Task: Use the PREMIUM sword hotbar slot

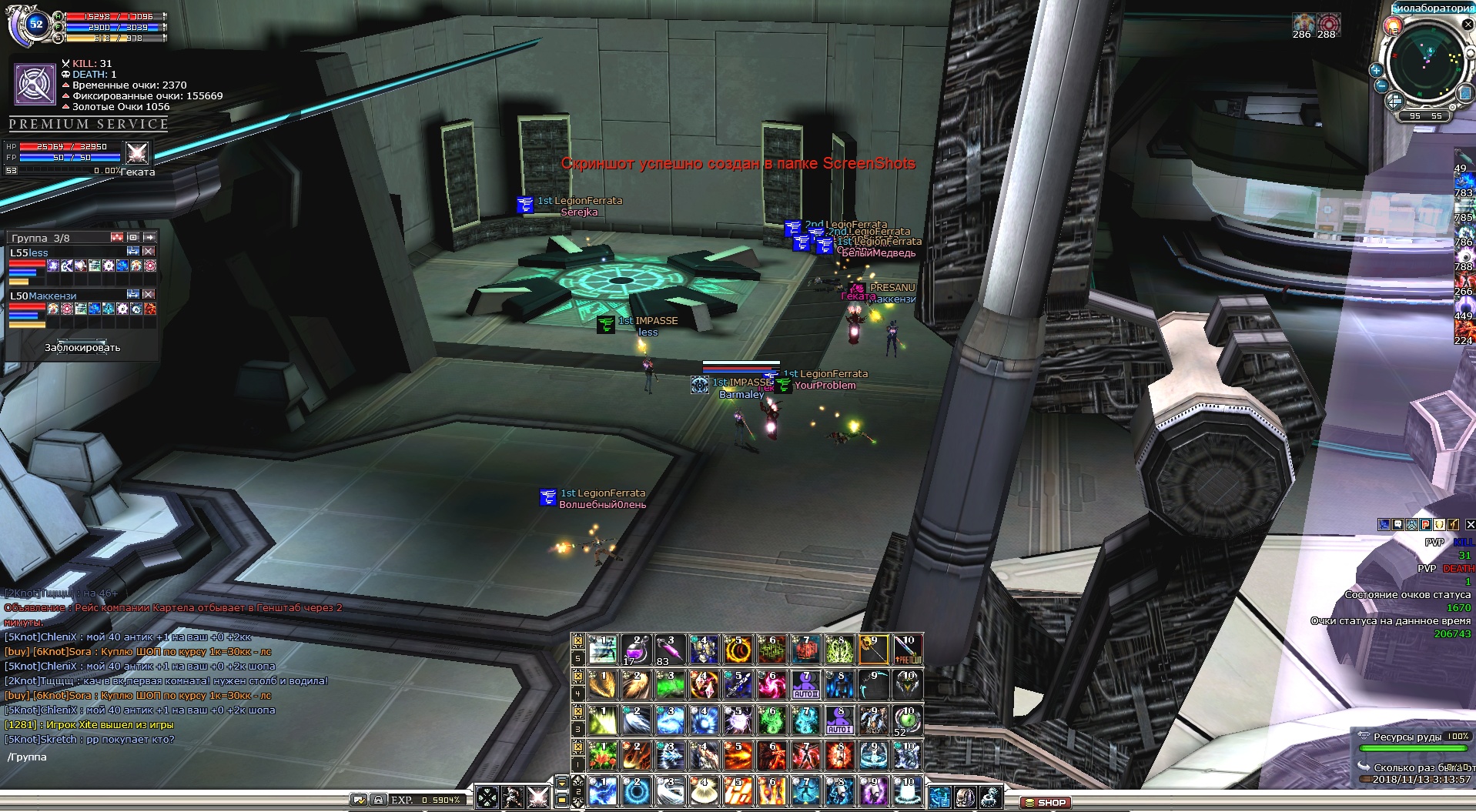Action: coord(907,650)
